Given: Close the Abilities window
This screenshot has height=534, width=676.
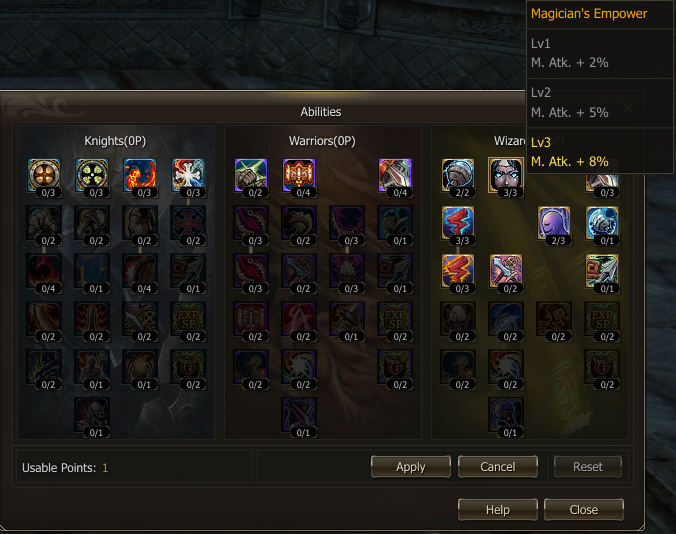Looking at the screenshot, I should click(x=583, y=509).
